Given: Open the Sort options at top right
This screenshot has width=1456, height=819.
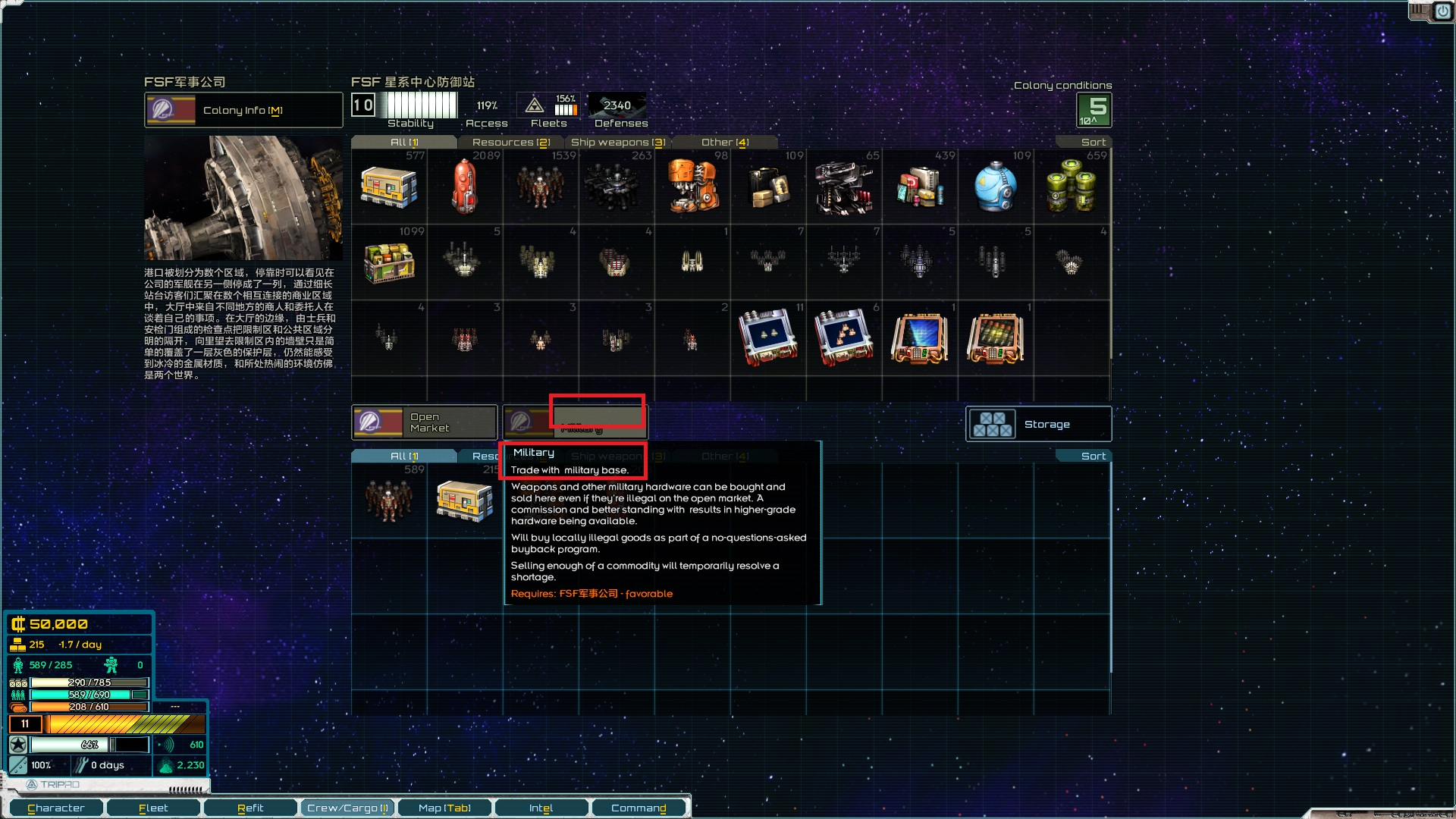Looking at the screenshot, I should tap(1092, 141).
